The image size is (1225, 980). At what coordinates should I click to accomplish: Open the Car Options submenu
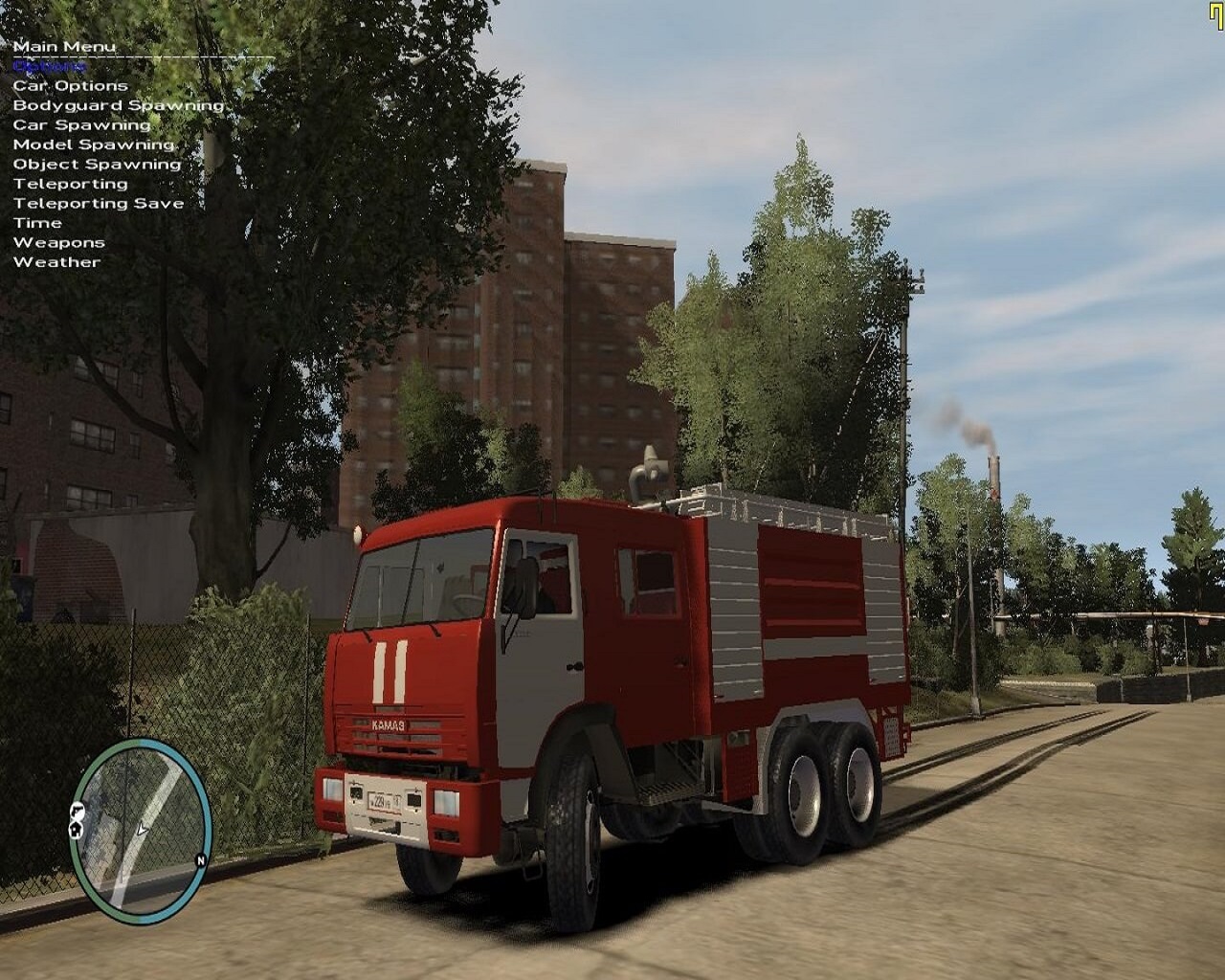click(x=70, y=86)
